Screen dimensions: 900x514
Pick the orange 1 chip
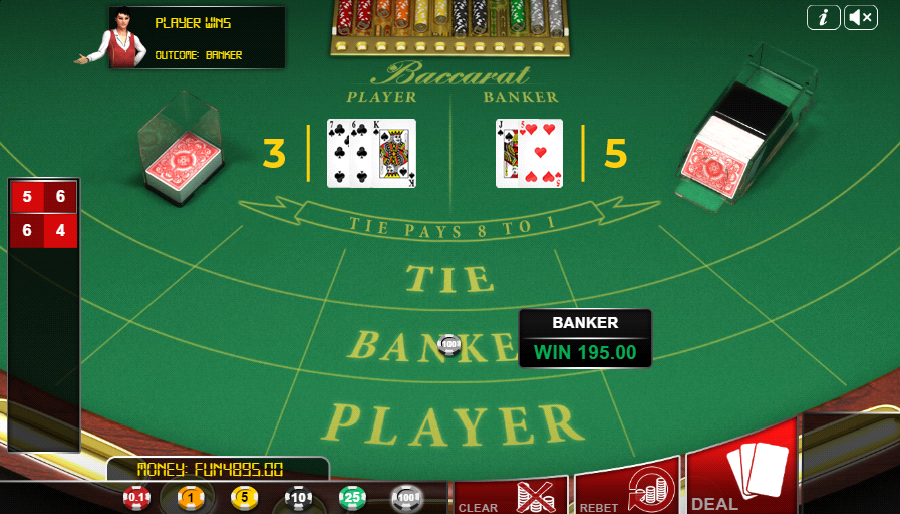point(191,497)
